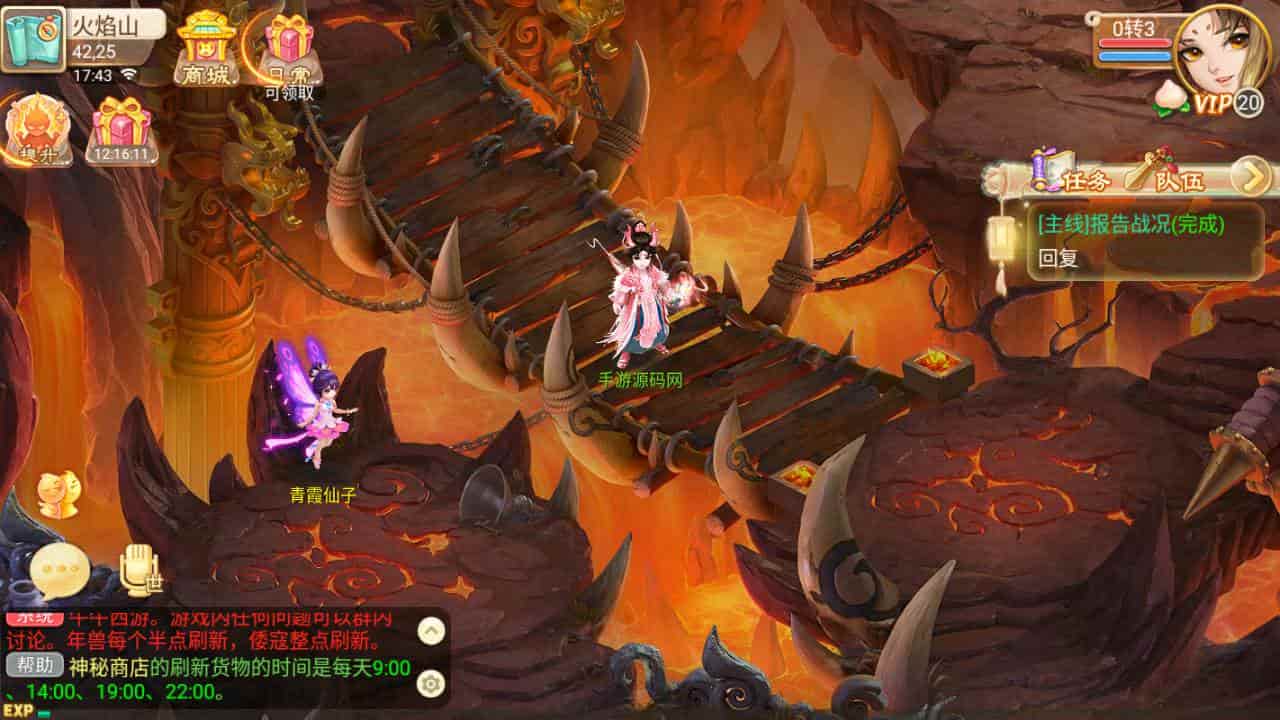Click the 帮助 help channel tag
Viewport: 1280px width, 720px height.
click(x=34, y=666)
